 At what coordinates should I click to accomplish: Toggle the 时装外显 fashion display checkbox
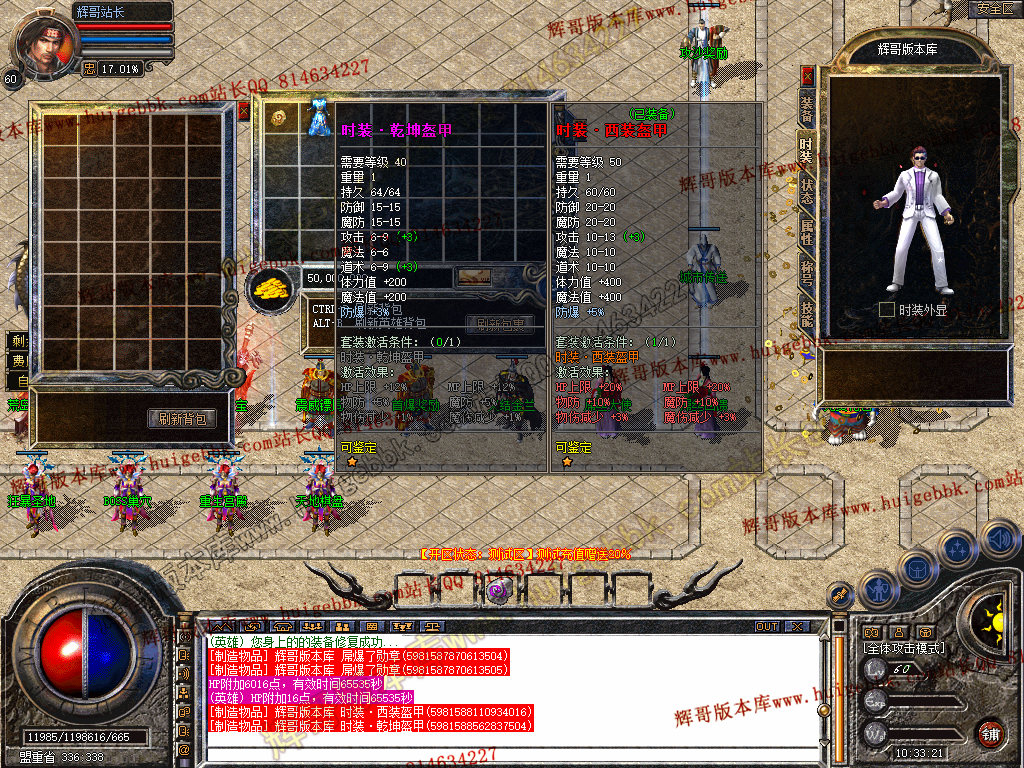tap(886, 310)
